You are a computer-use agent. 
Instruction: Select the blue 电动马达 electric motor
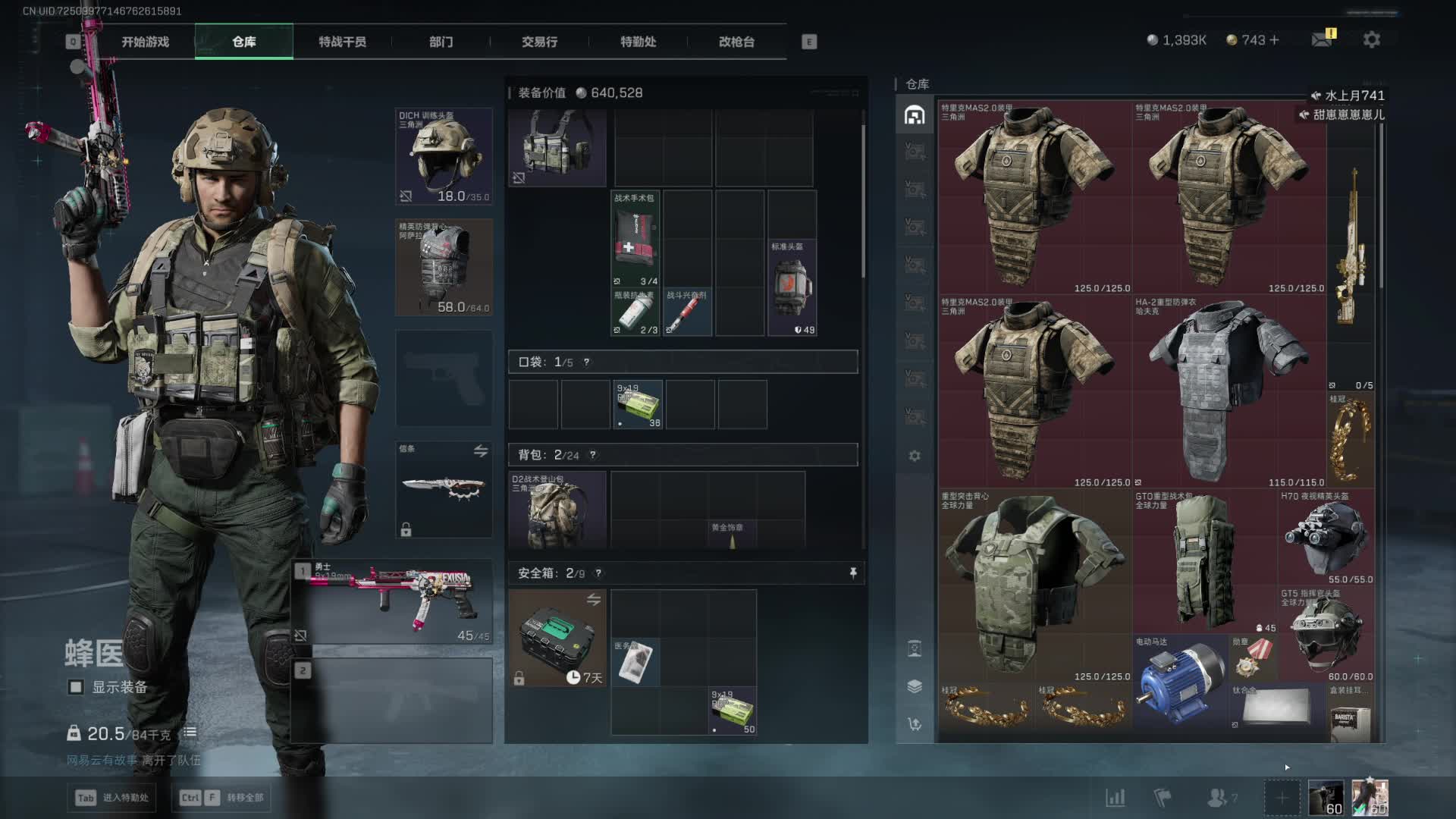pos(1181,681)
